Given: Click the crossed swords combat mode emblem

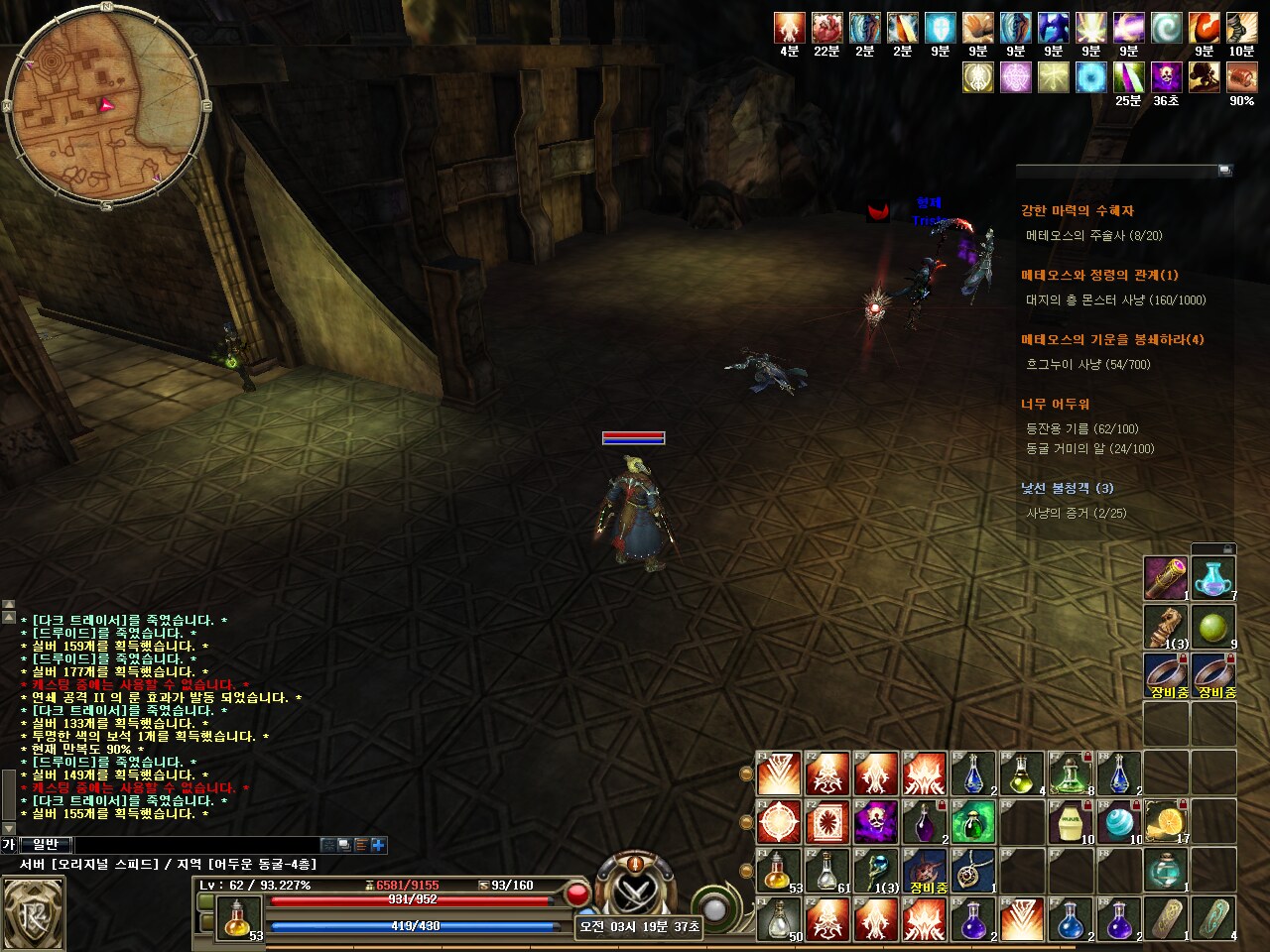Looking at the screenshot, I should click(x=632, y=890).
